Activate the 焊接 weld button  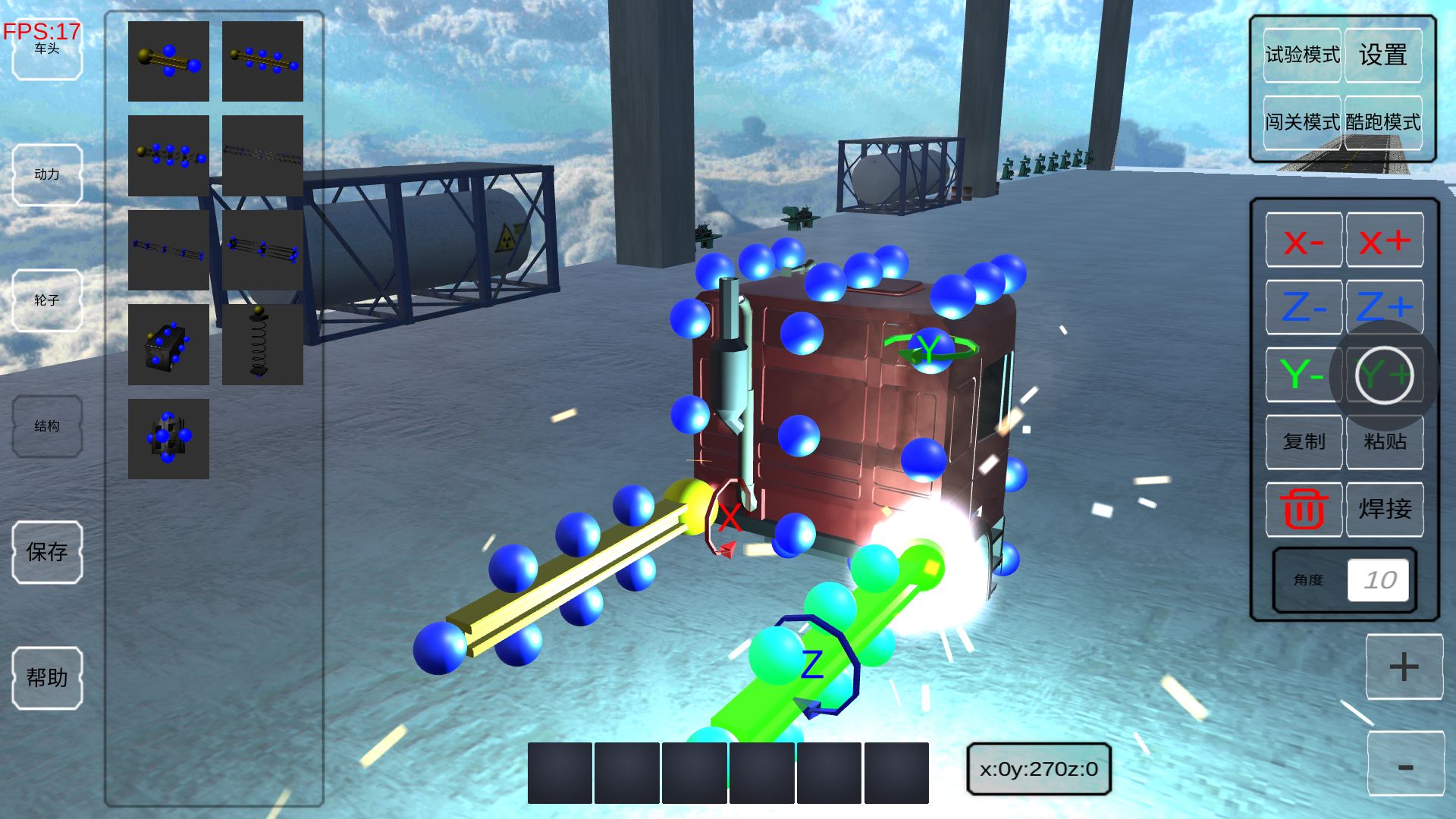coord(1384,509)
